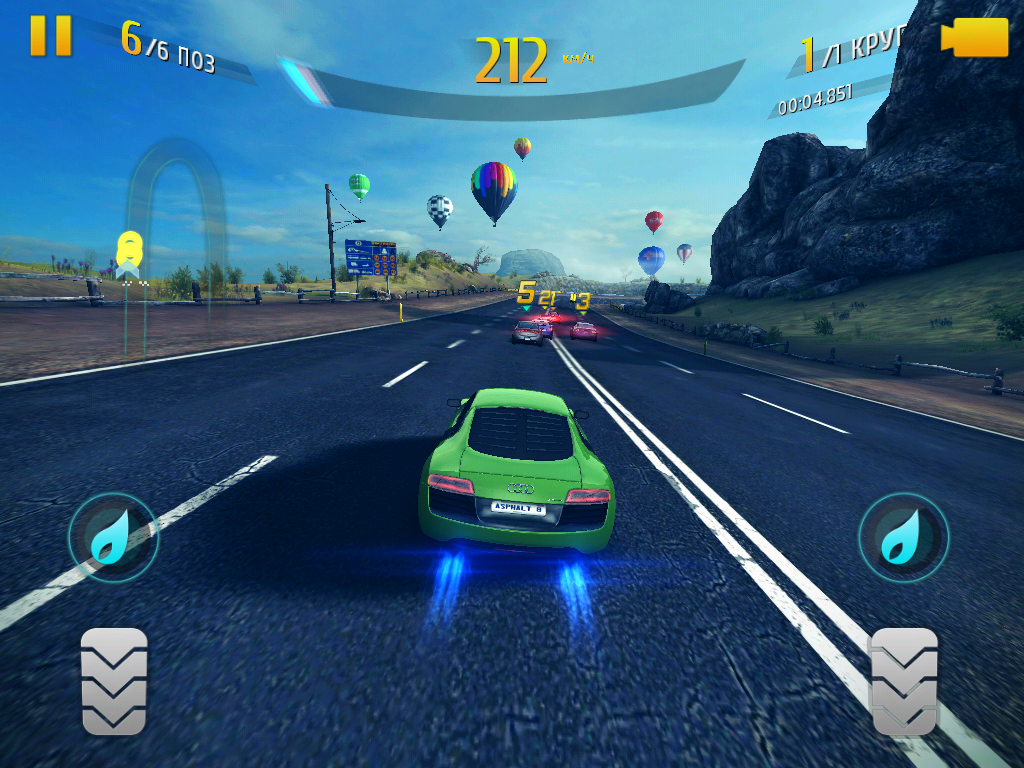Switch the camera view
The width and height of the screenshot is (1024, 768).
coord(973,38)
